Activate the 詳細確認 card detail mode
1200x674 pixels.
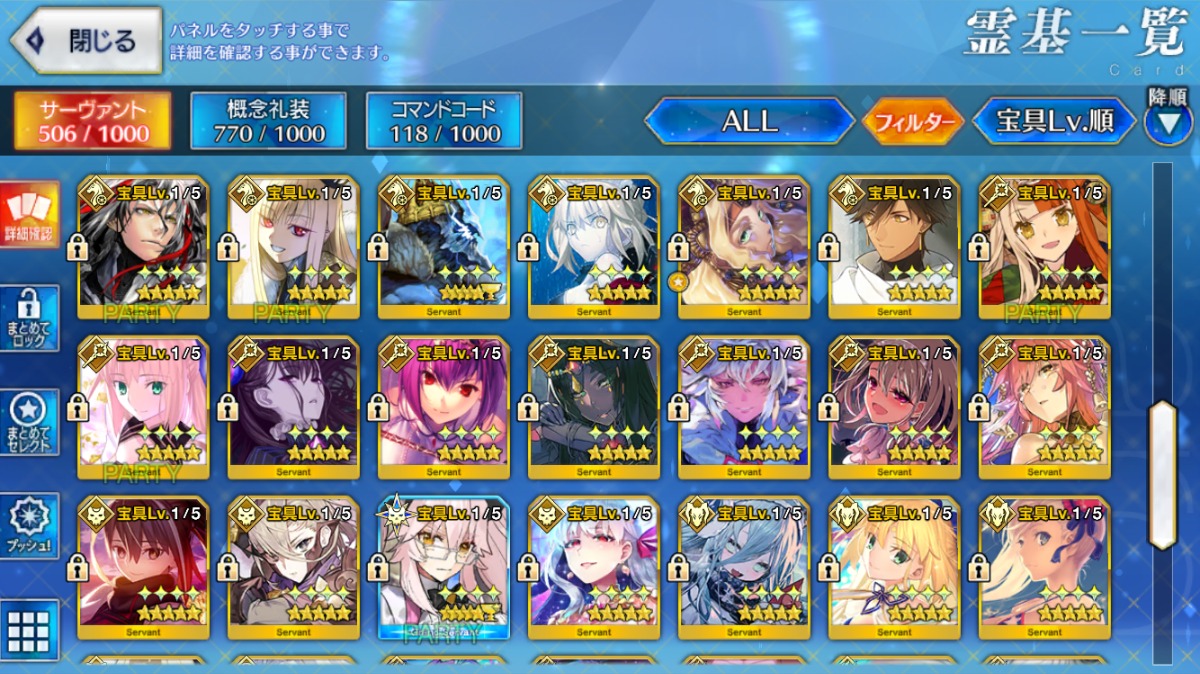[29, 216]
